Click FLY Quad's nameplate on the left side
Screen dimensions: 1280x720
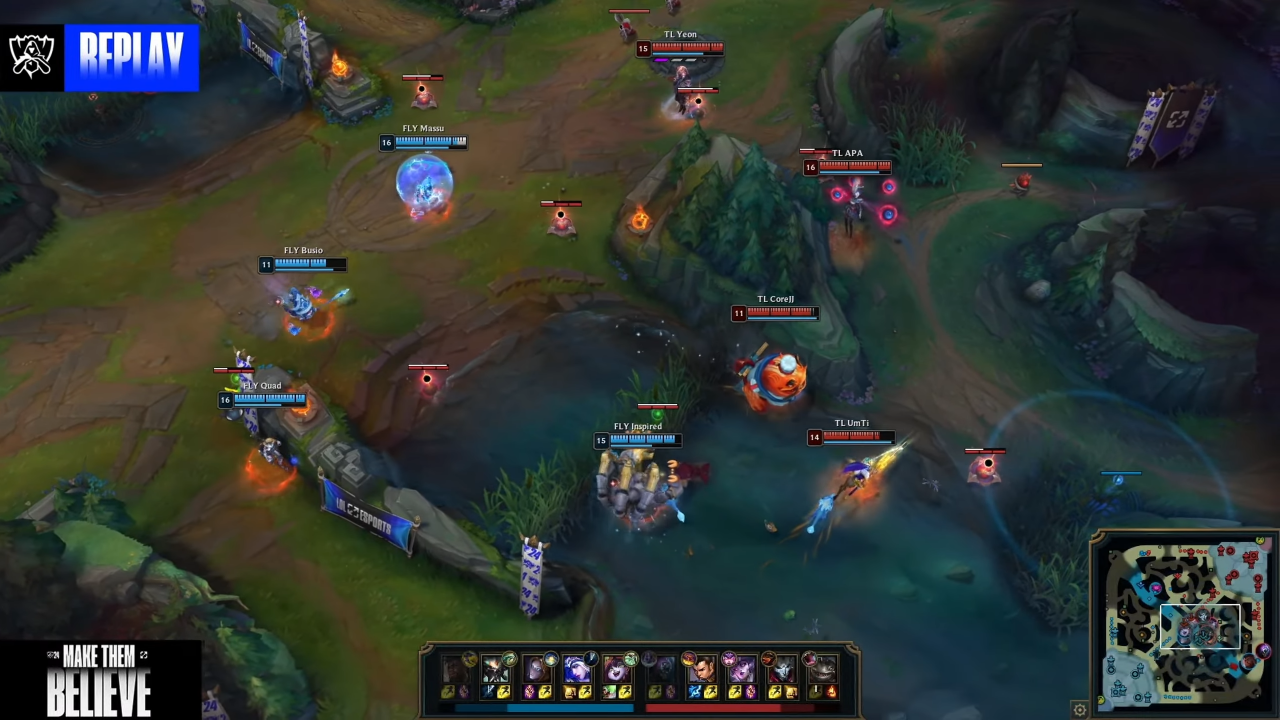[x=261, y=386]
